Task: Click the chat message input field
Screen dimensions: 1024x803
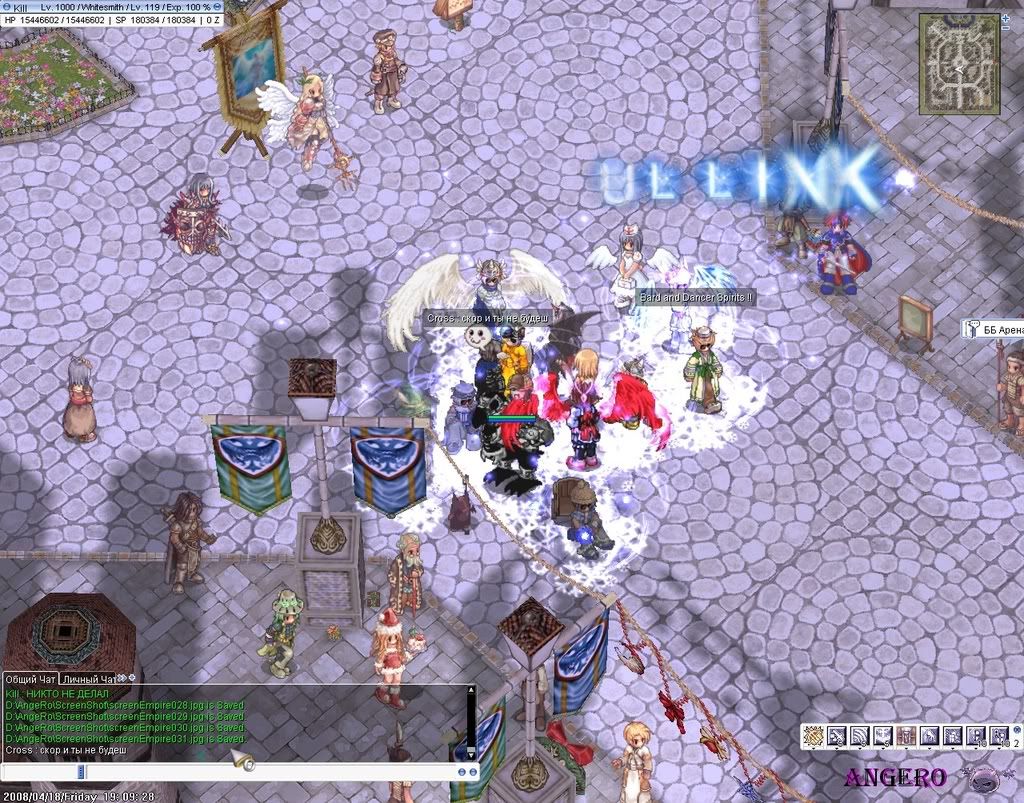Action: pos(270,772)
